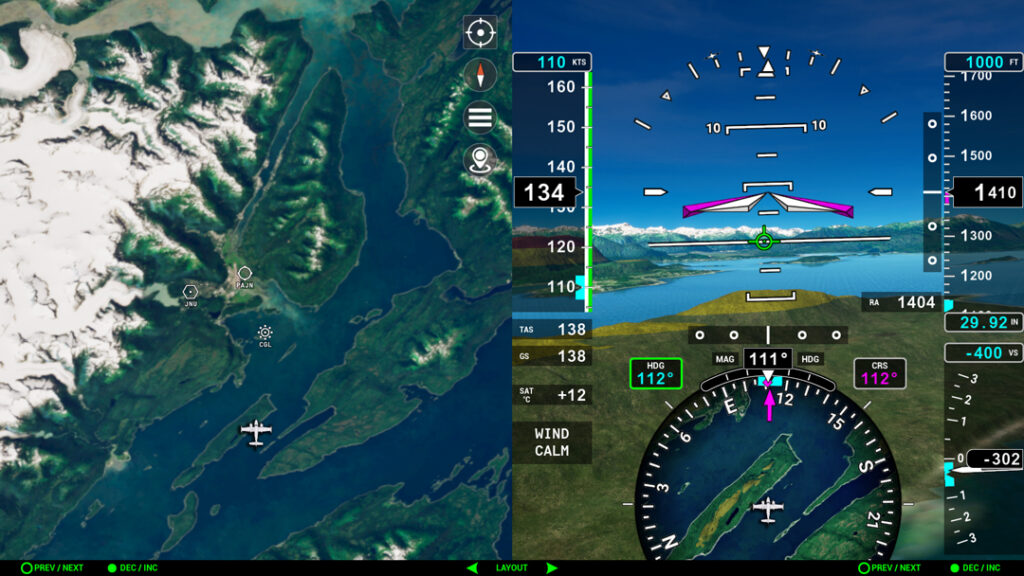Select the PAJN airport marker
The image size is (1024, 576).
[244, 274]
